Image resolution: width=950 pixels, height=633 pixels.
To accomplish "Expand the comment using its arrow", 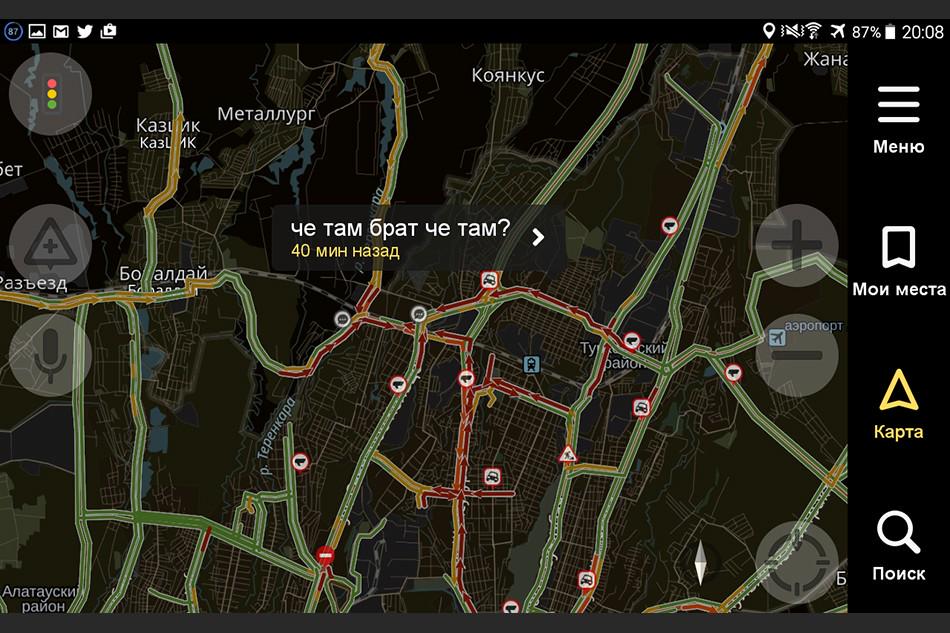I will [538, 237].
